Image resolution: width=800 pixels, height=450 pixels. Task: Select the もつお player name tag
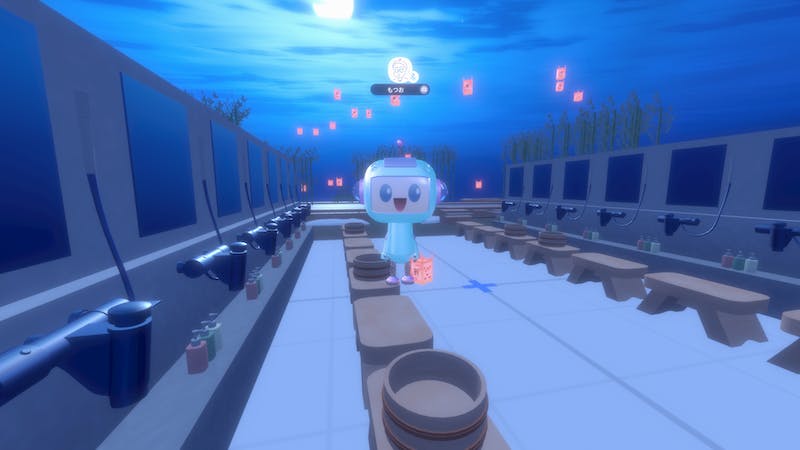pos(399,89)
